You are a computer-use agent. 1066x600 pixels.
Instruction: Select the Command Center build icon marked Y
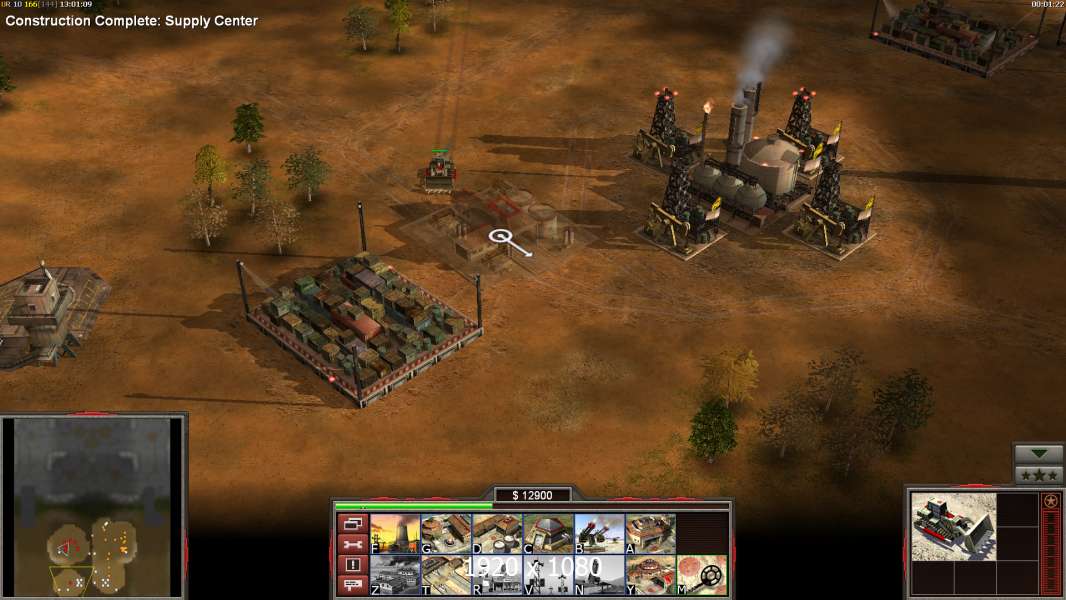point(650,575)
